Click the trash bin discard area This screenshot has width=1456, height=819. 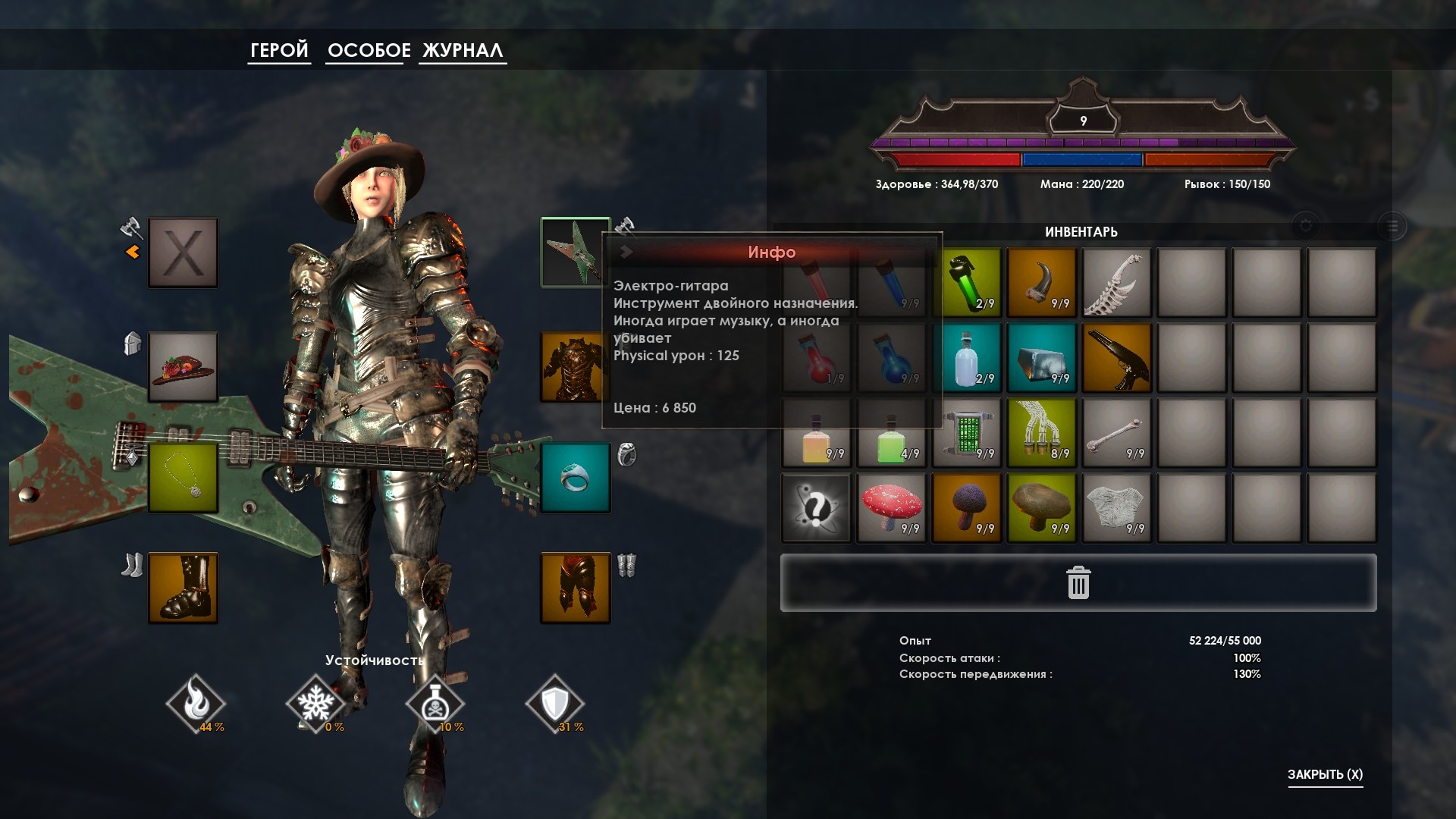(x=1078, y=583)
